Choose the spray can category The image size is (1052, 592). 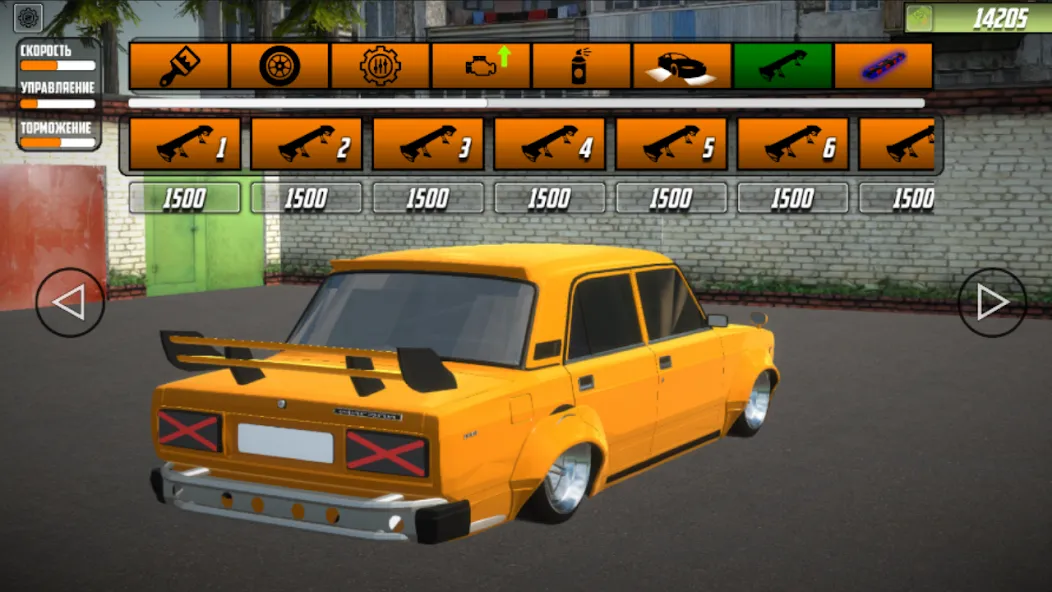click(582, 66)
